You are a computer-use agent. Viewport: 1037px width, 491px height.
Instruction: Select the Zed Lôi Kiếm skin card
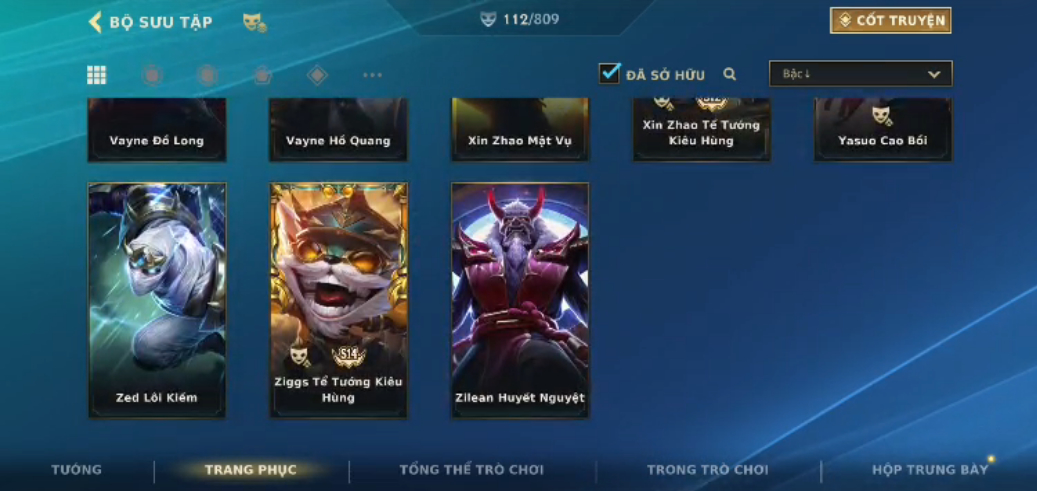pyautogui.click(x=157, y=300)
